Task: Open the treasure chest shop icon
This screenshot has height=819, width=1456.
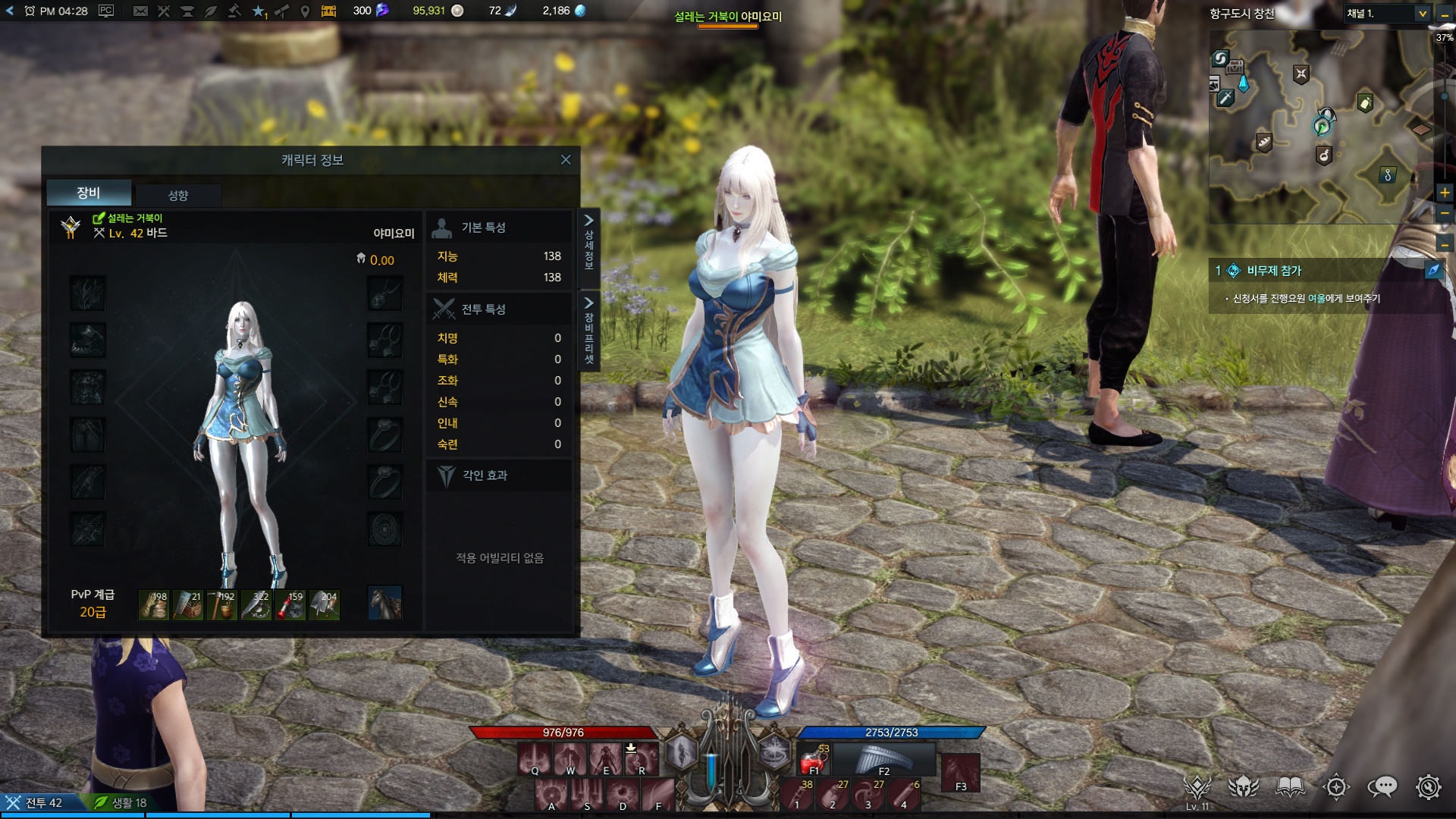Action: tap(328, 11)
